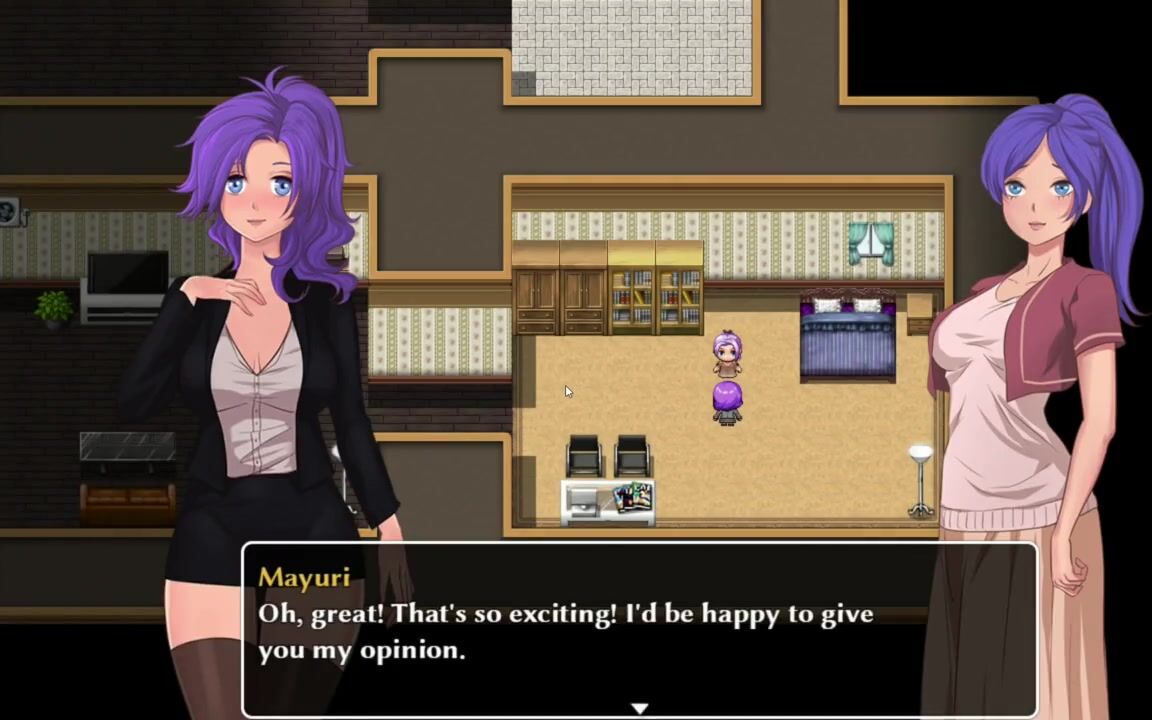Advance dialogue with the white continue arrow

point(640,708)
